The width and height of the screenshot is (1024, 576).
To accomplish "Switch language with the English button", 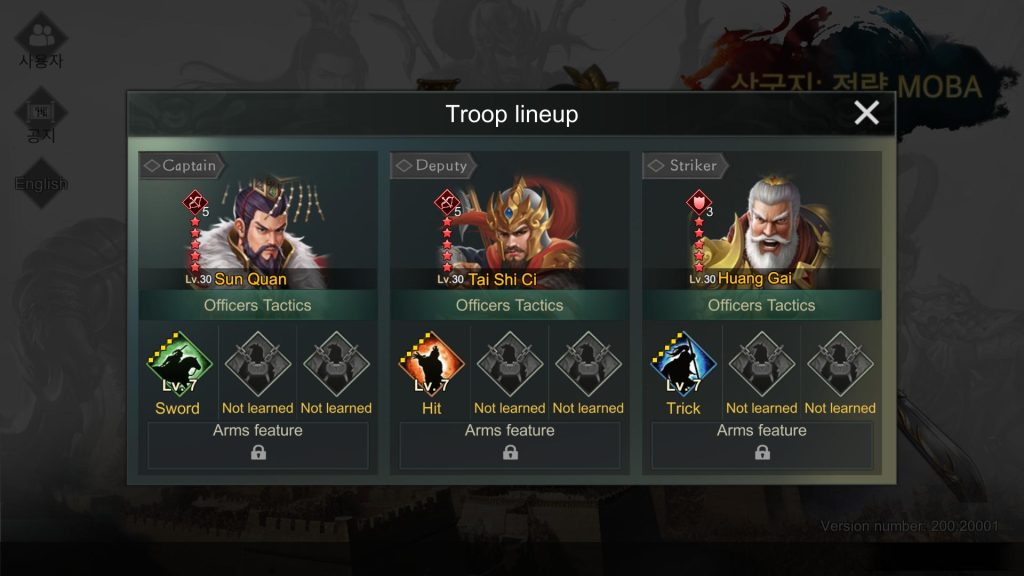I will [41, 184].
